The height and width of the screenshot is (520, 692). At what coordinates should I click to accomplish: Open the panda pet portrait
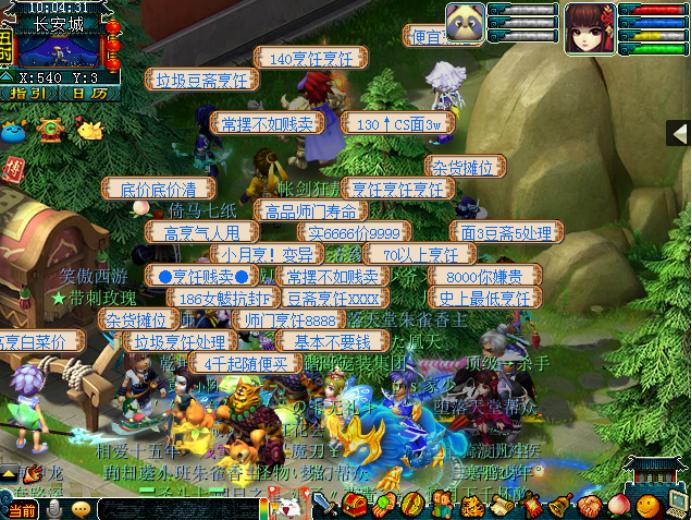464,22
